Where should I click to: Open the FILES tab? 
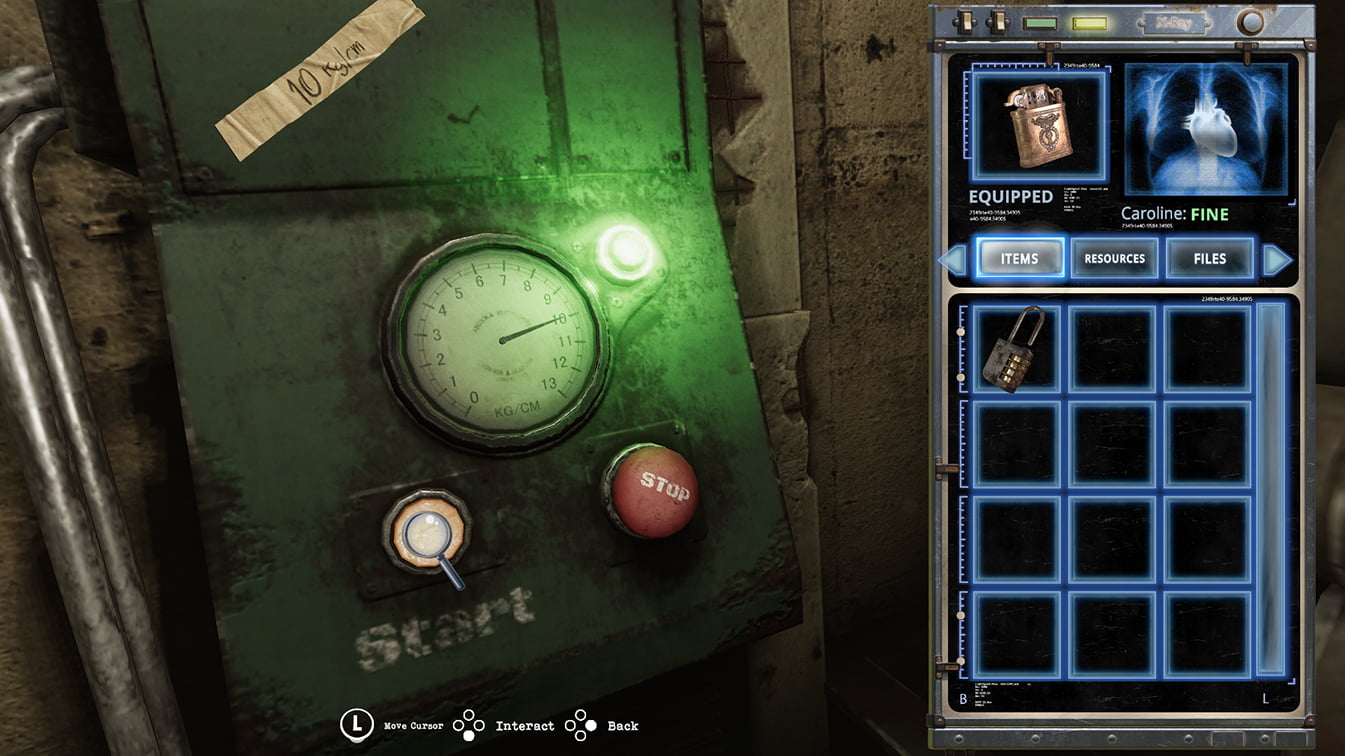click(1209, 258)
